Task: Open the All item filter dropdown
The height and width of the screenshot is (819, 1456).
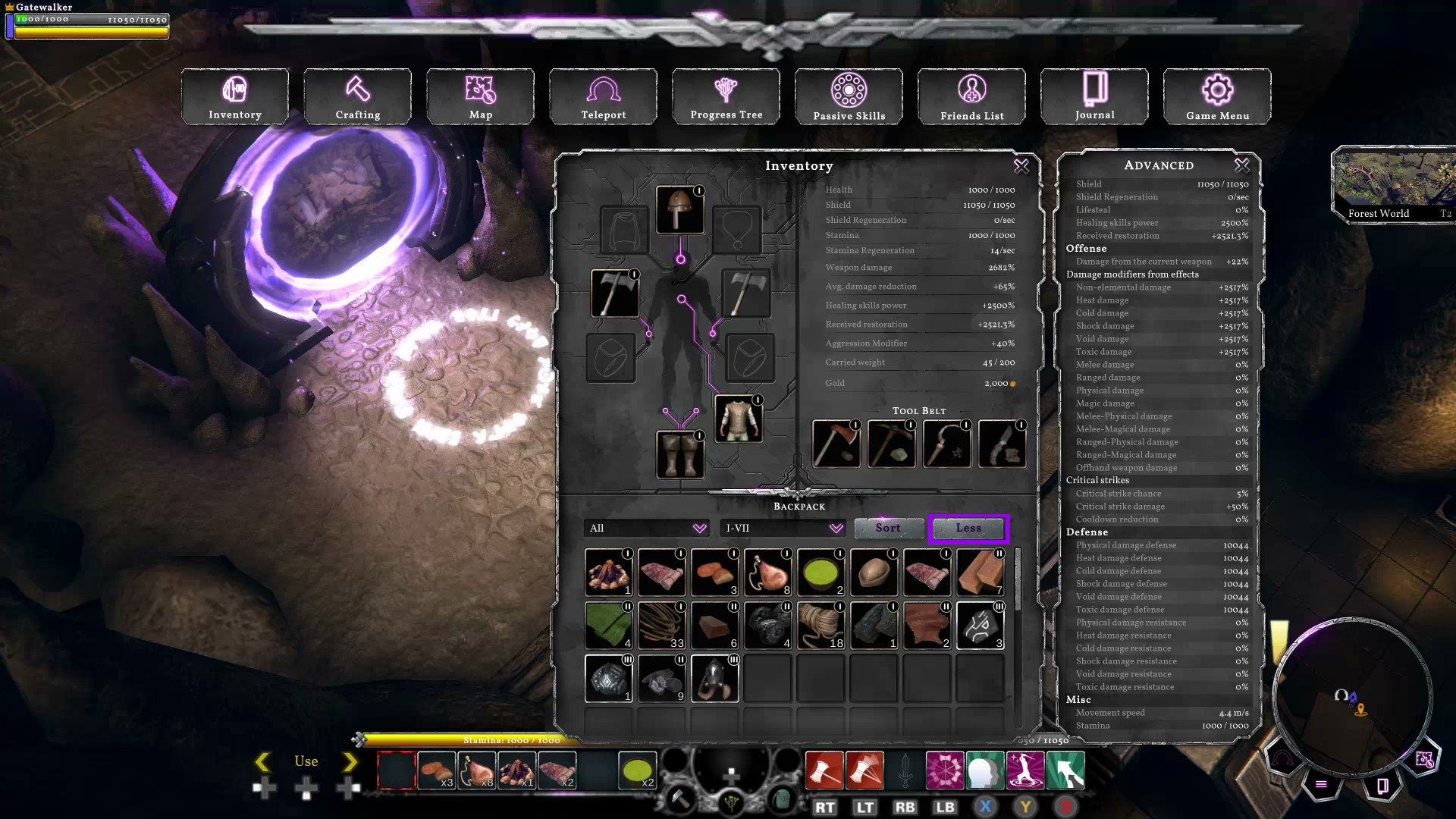Action: coord(647,528)
